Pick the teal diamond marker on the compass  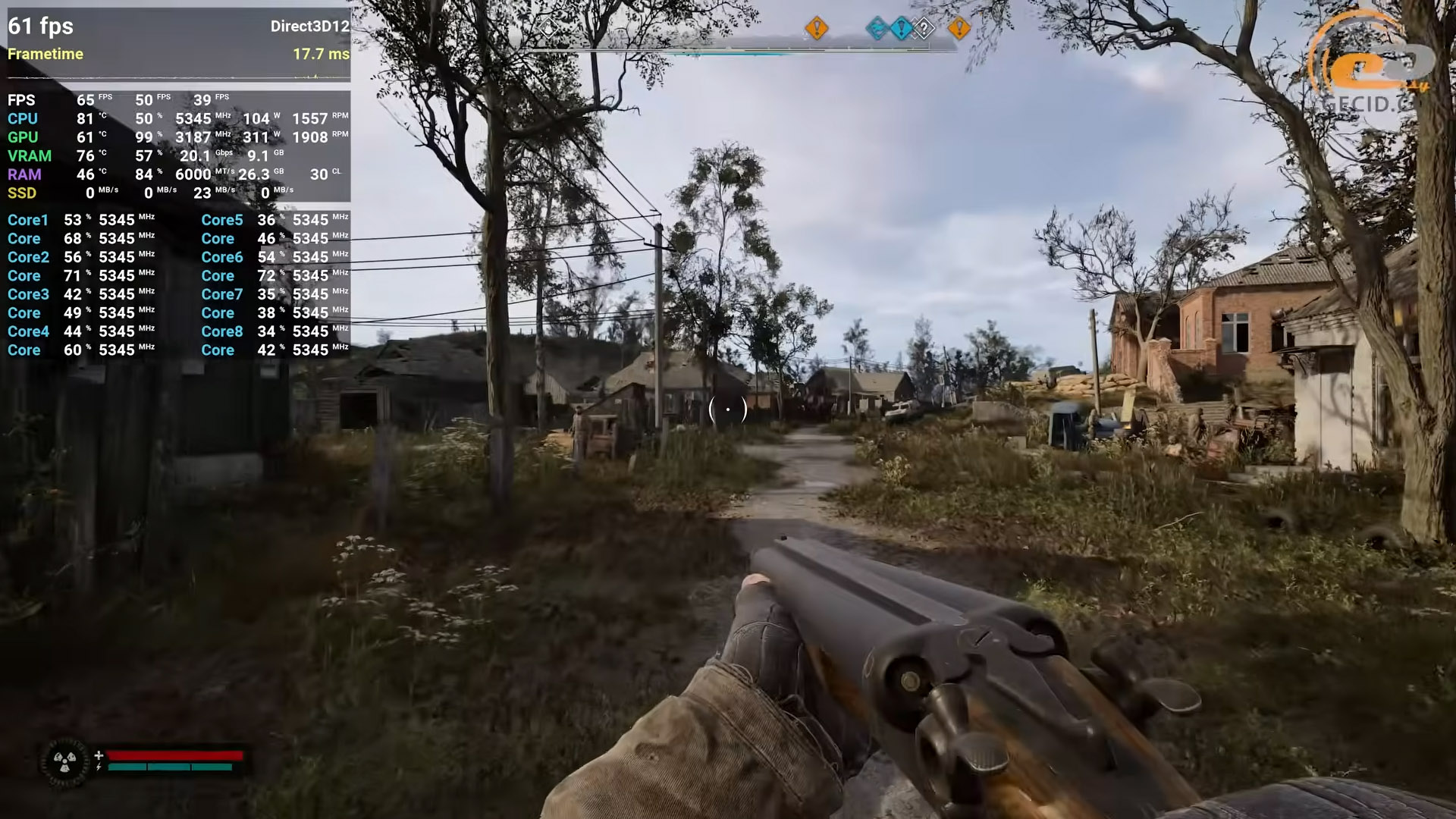click(877, 29)
